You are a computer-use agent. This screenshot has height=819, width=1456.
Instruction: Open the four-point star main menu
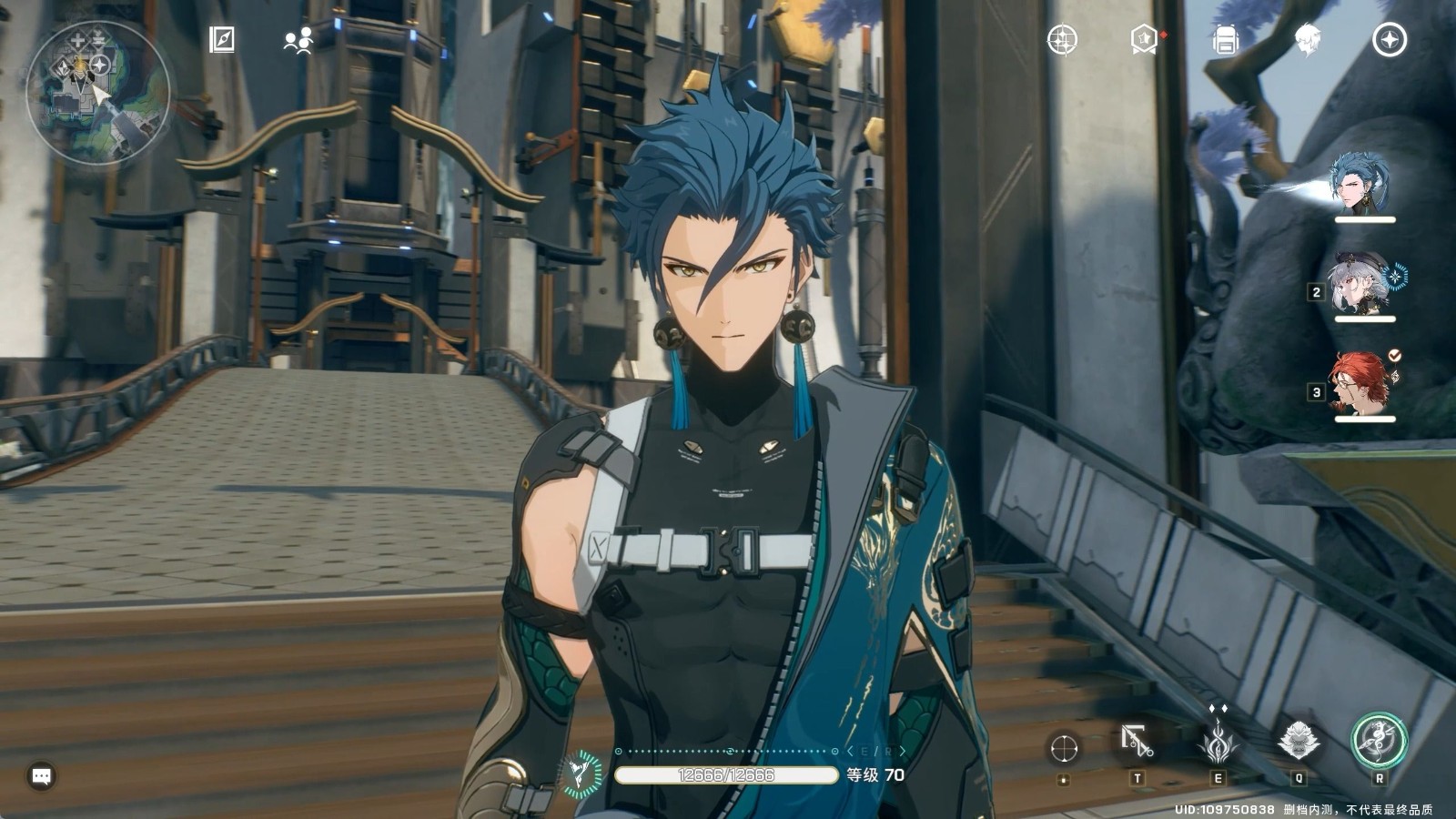click(x=1390, y=40)
